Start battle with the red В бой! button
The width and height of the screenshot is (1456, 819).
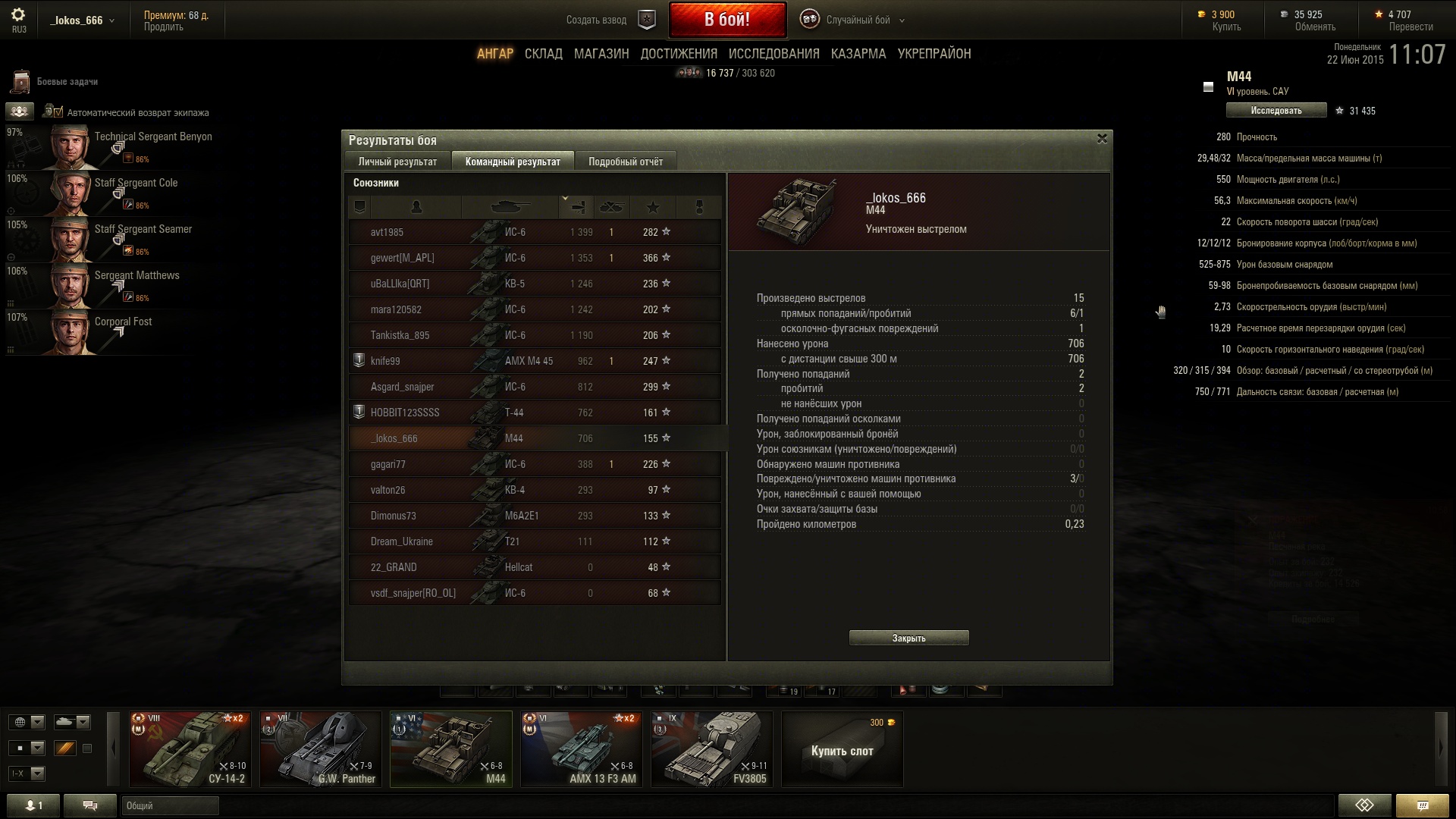(x=726, y=20)
